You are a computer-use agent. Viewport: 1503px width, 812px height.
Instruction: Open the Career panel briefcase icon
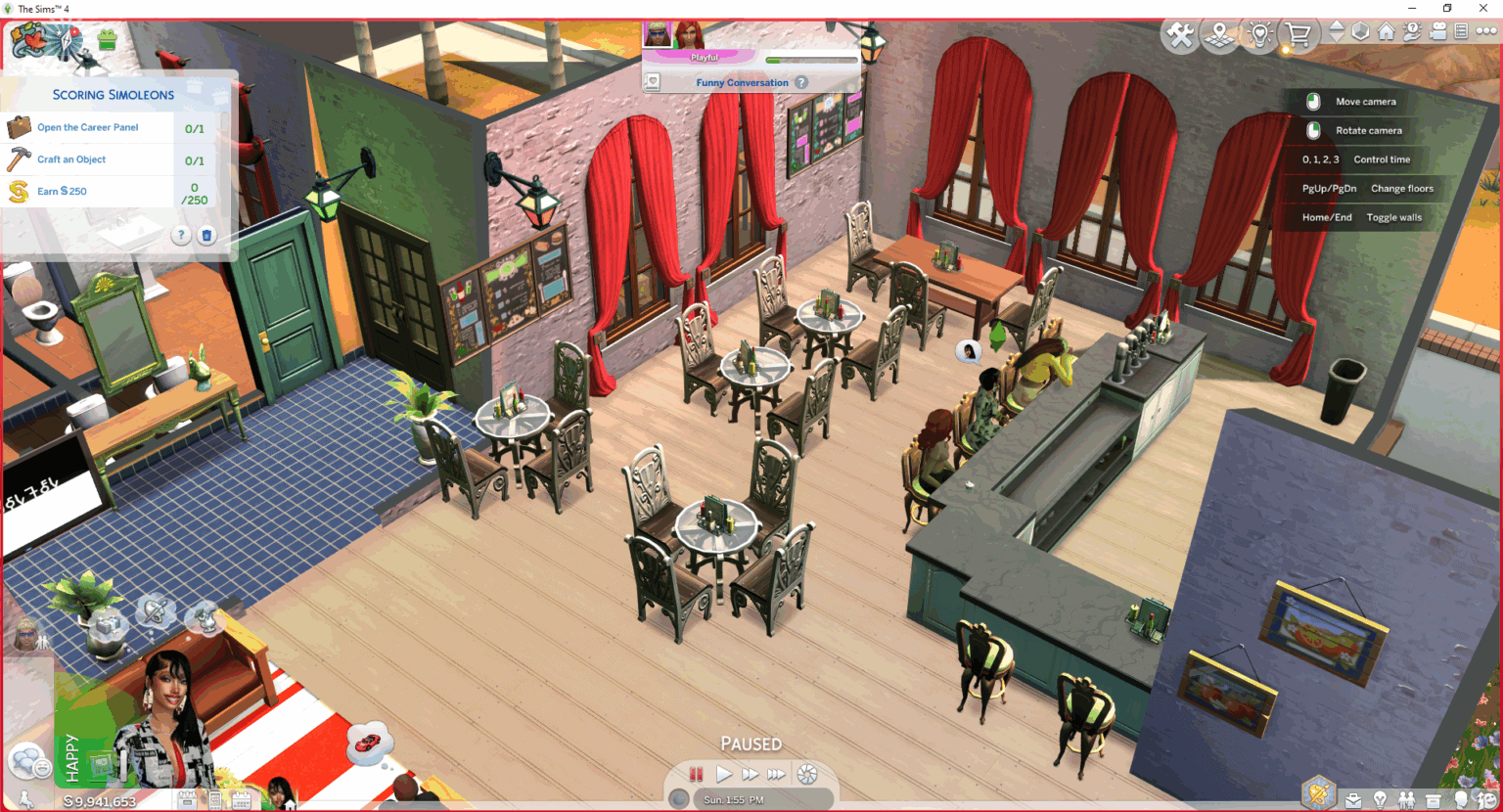pos(1353,800)
